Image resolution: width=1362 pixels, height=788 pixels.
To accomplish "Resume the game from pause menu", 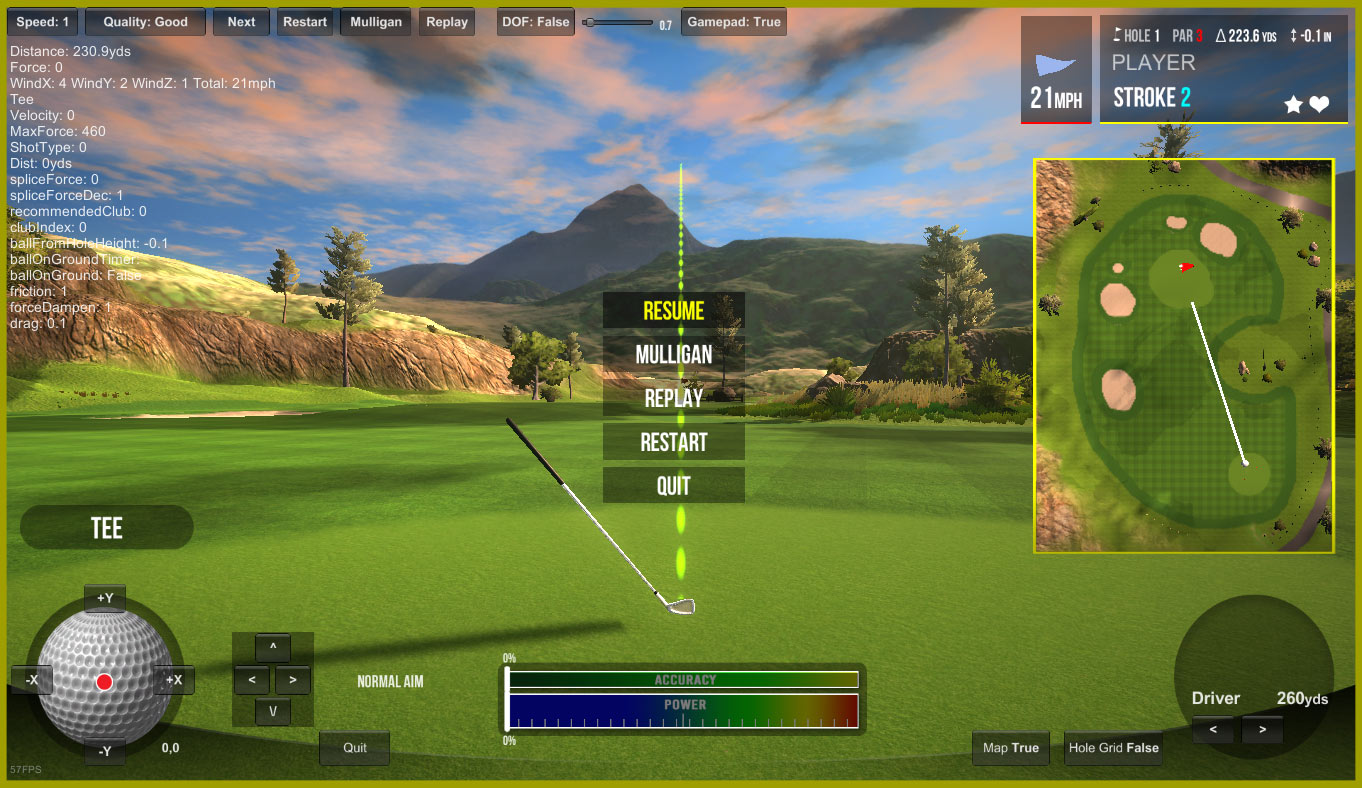I will point(673,310).
